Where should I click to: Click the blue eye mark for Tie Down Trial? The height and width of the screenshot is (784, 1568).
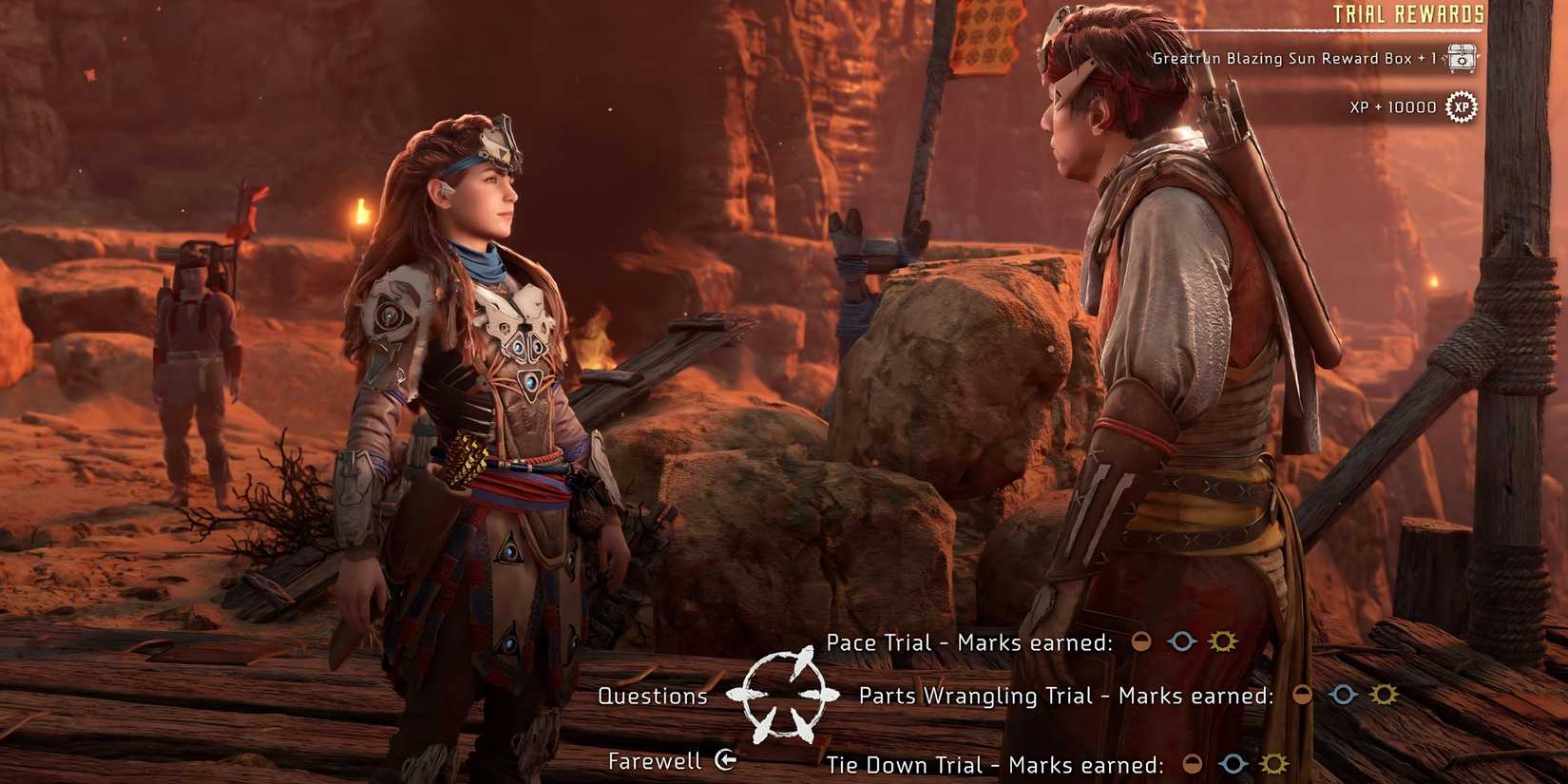[x=1233, y=764]
